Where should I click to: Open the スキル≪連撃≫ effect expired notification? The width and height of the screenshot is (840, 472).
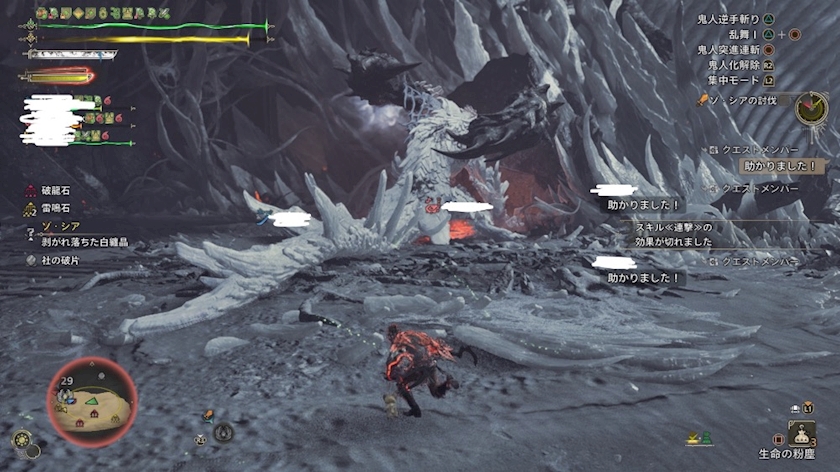coord(675,234)
